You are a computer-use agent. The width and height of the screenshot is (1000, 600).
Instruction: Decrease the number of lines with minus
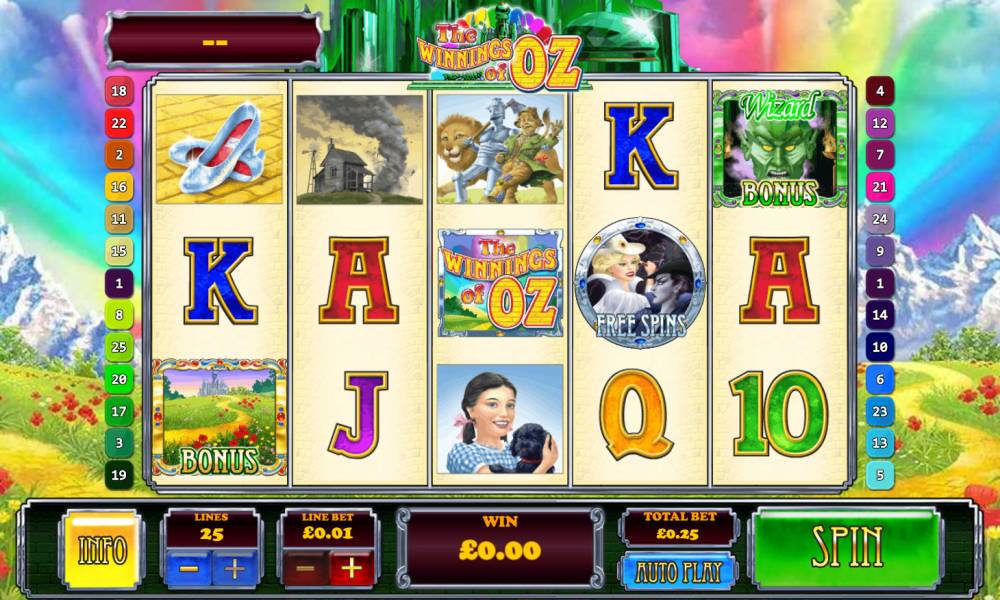[x=188, y=570]
